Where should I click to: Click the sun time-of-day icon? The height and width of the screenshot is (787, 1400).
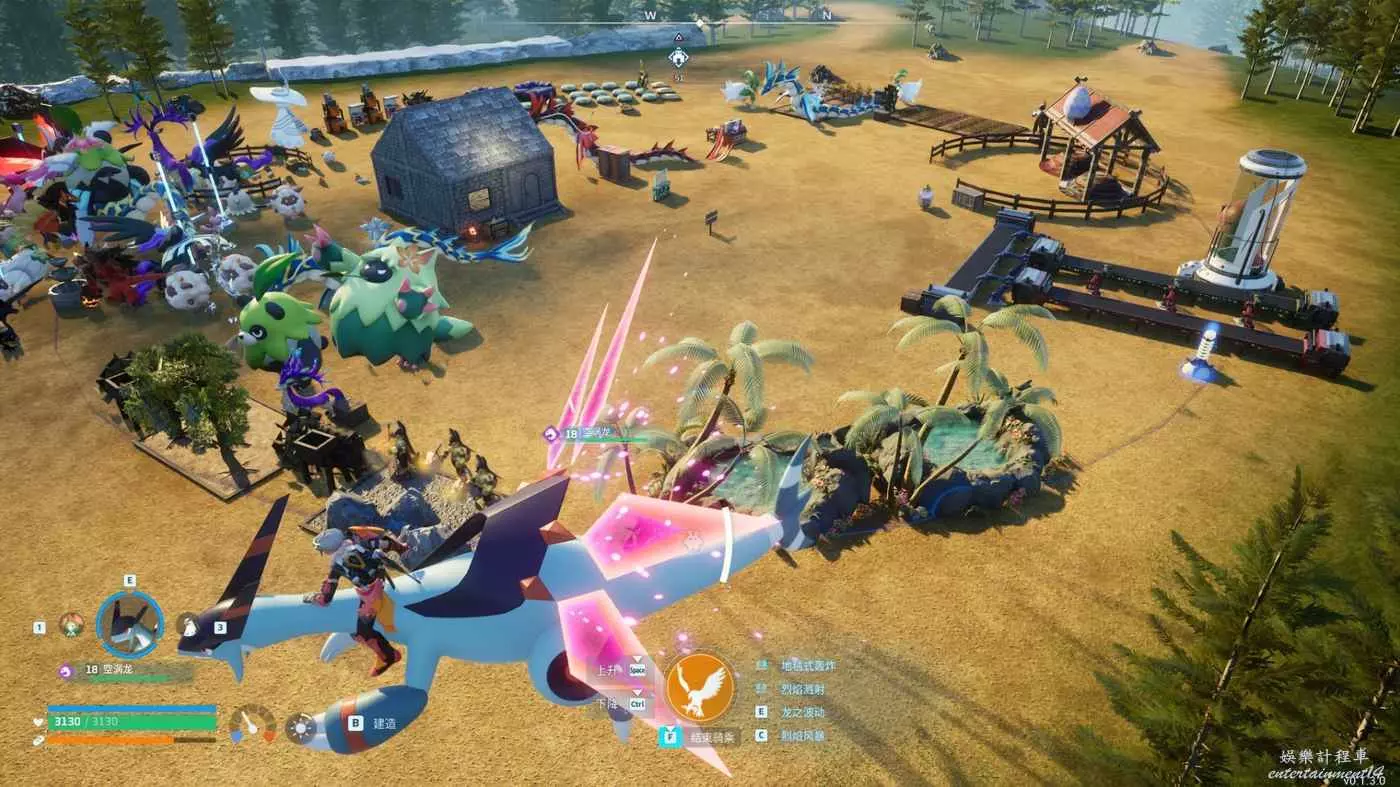[x=300, y=727]
